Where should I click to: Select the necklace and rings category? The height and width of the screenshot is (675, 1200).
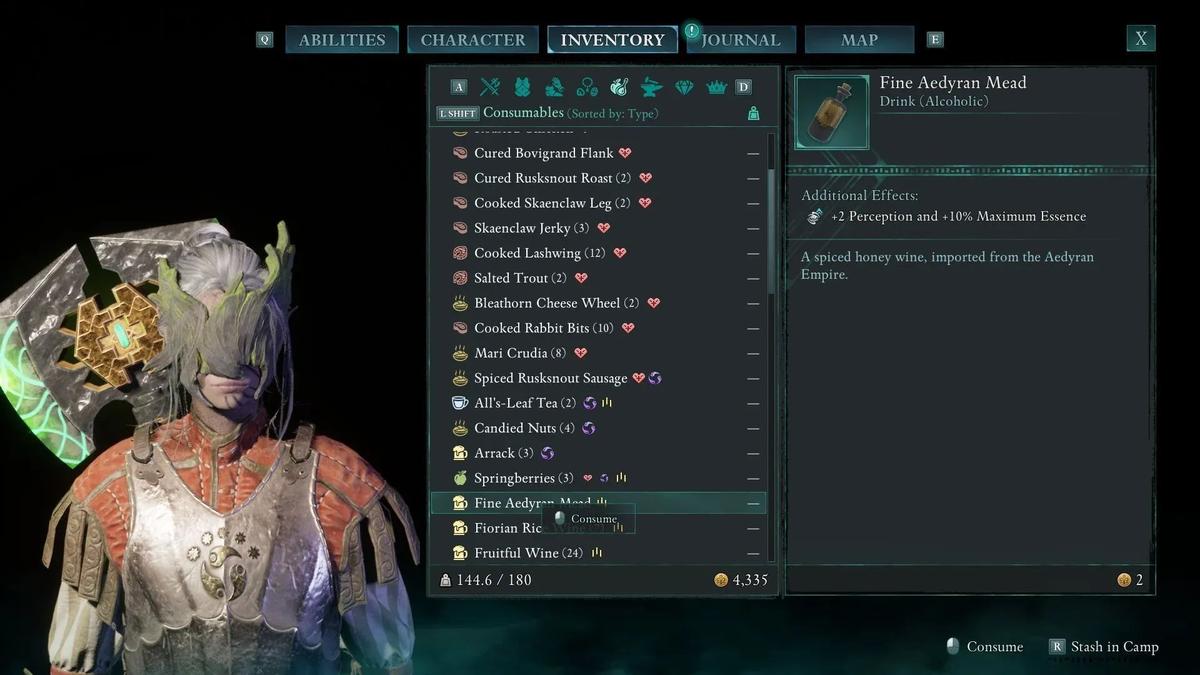pos(587,87)
